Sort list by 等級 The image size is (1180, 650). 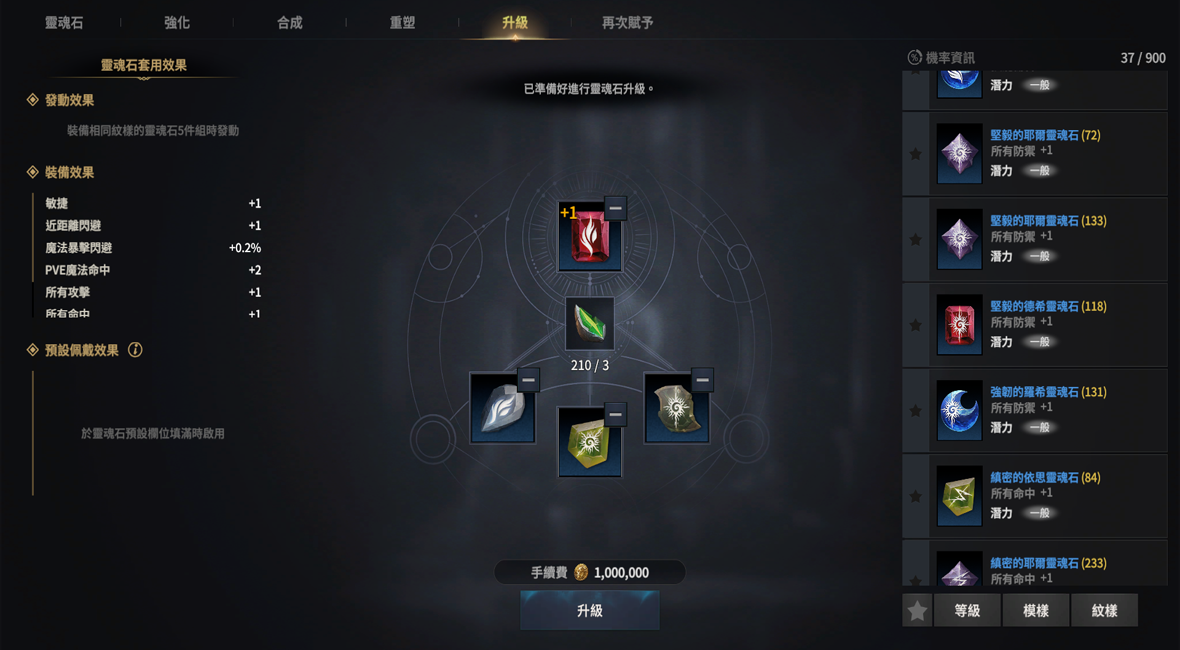[967, 610]
